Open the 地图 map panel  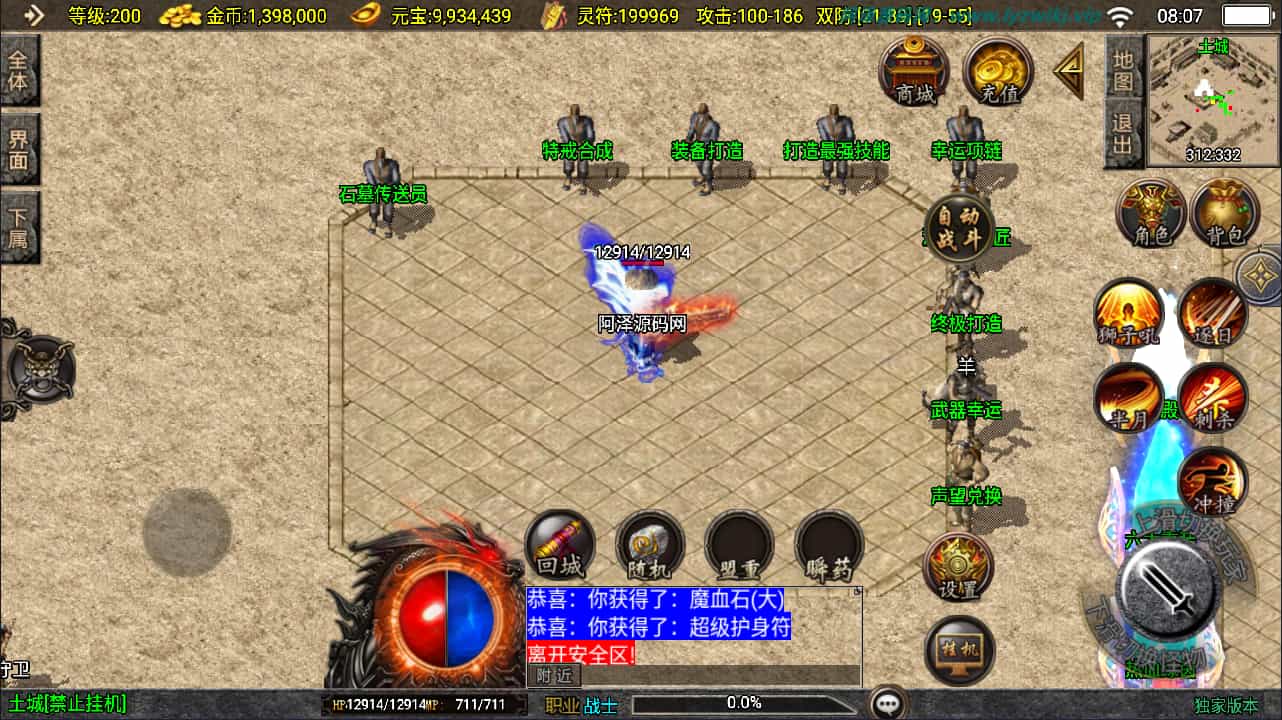(x=1124, y=68)
